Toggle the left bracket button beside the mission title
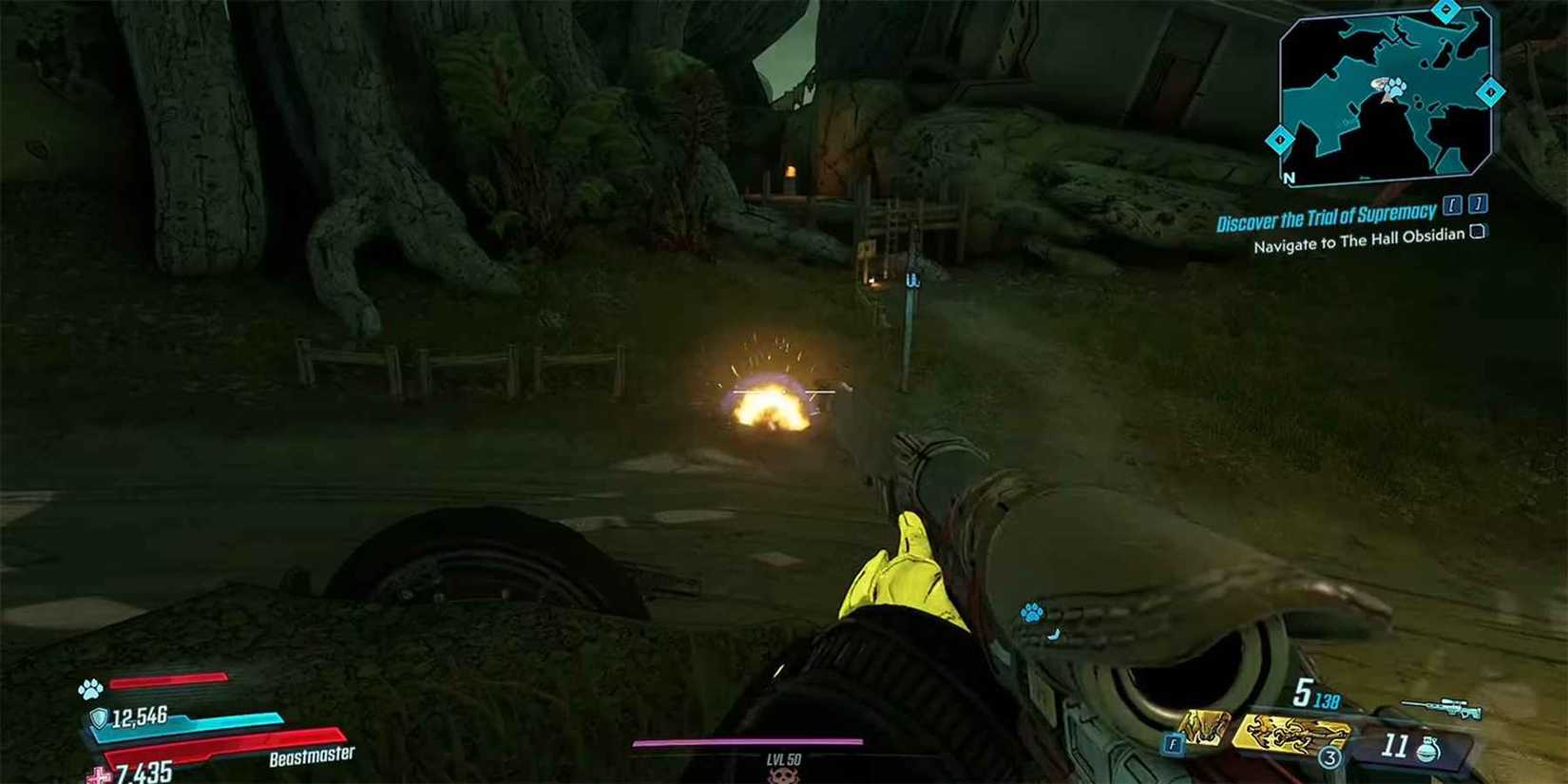The image size is (1568, 784). coord(1451,204)
